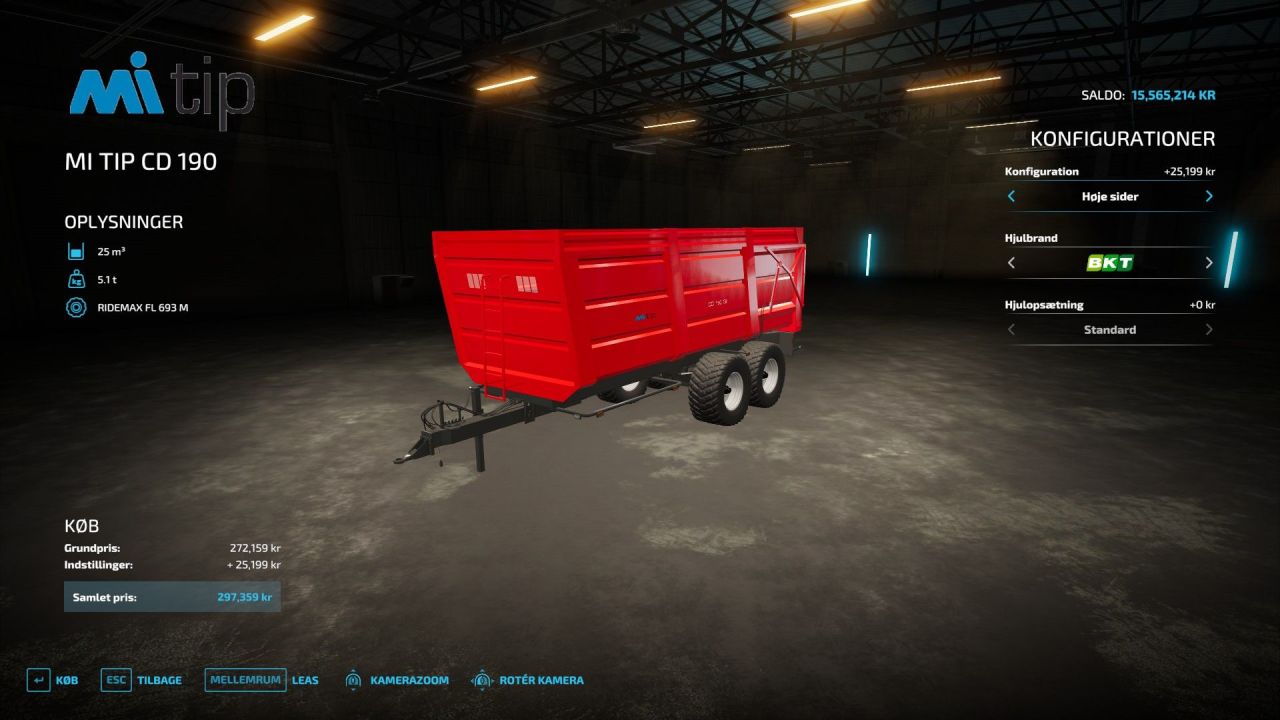This screenshot has width=1280, height=720.
Task: Click the OPLYSNINGER section heading
Action: point(122,221)
